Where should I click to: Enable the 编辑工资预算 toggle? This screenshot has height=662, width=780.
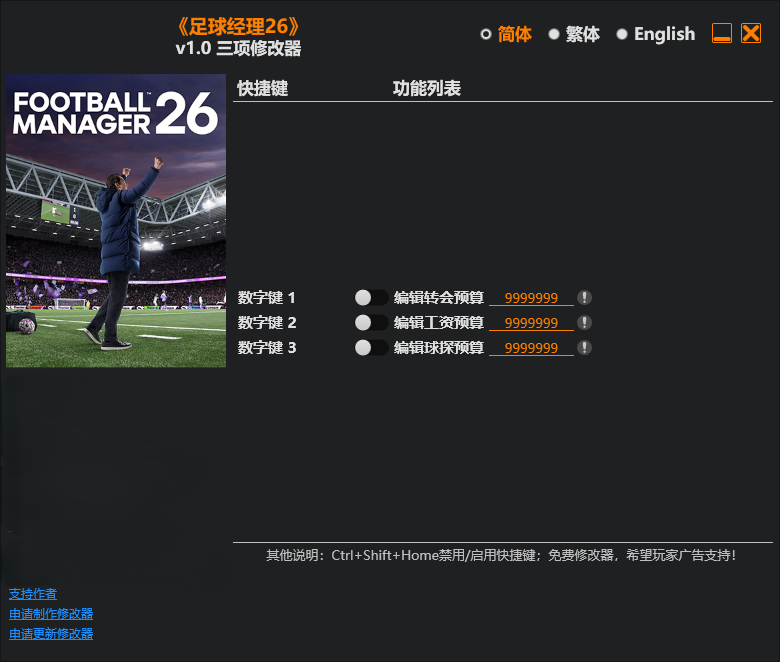[x=371, y=323]
